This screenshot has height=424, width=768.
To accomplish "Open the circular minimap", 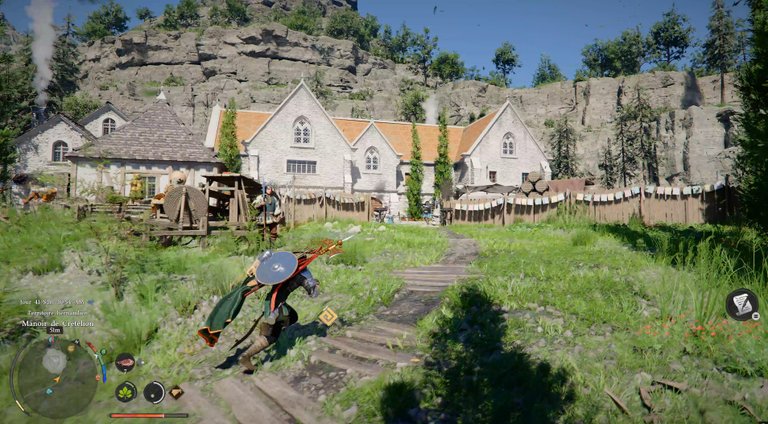I will coord(53,377).
